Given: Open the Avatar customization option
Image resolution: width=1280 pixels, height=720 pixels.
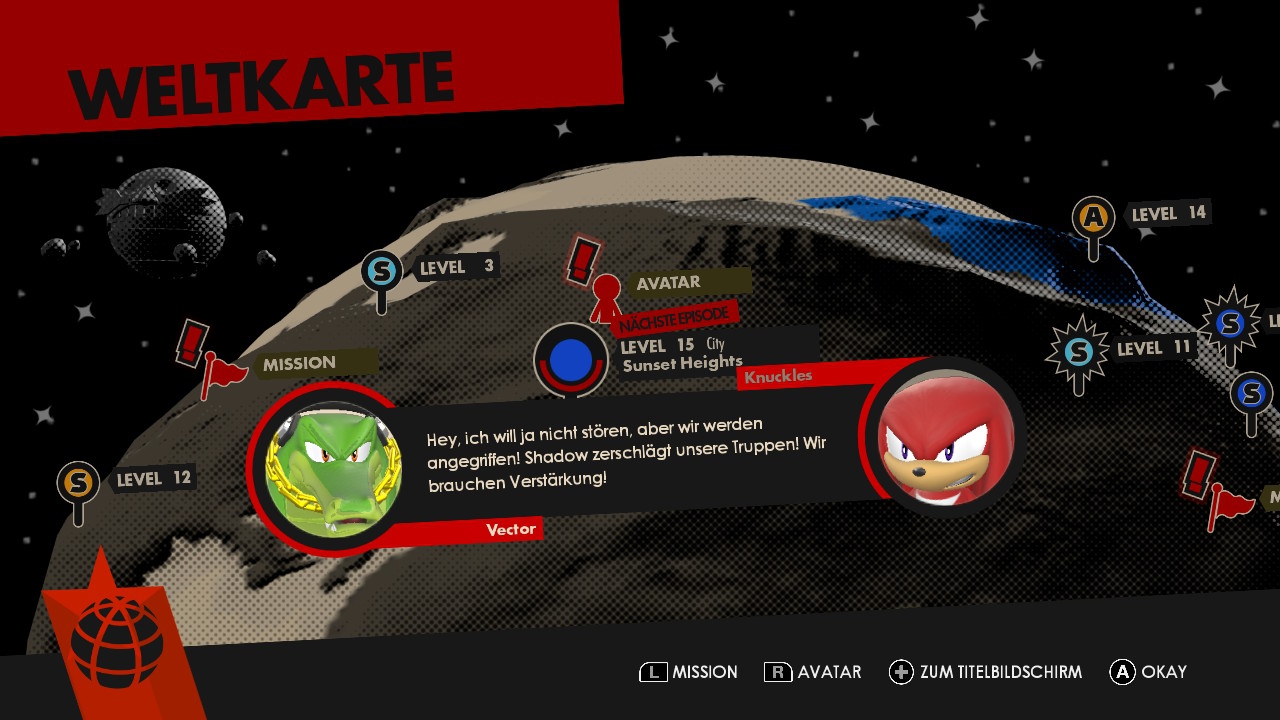Looking at the screenshot, I should (812, 672).
